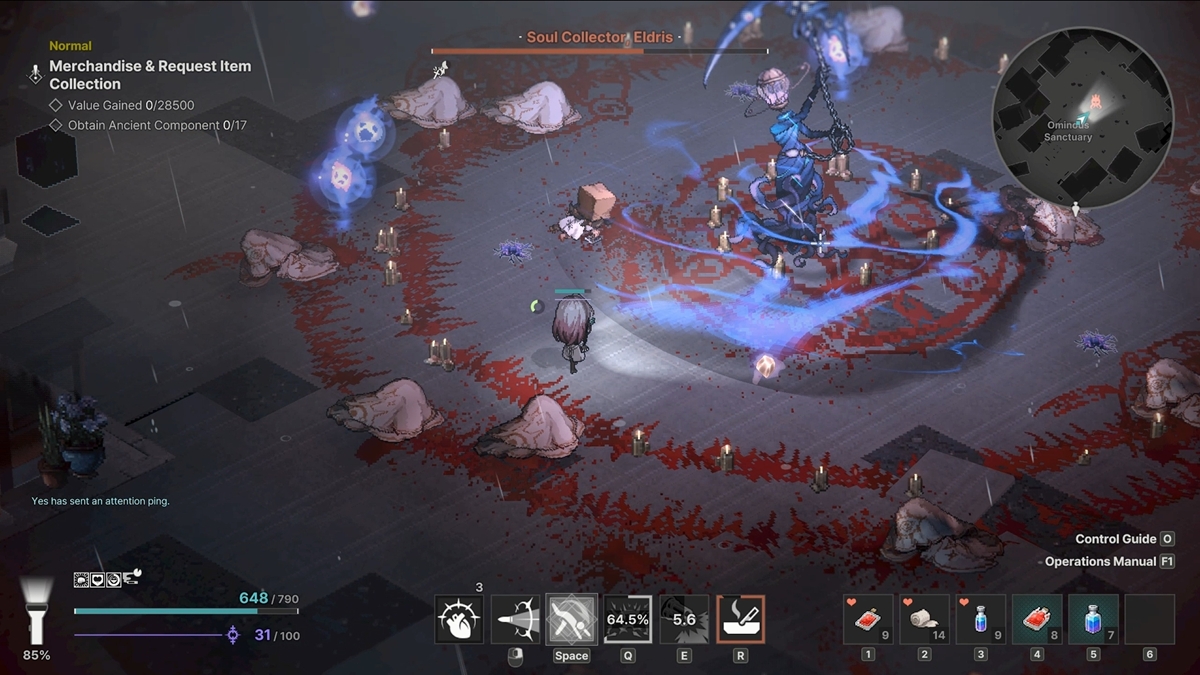The width and height of the screenshot is (1200, 675).
Task: Open the Merchandise & Request Item Collection tracker
Action: [x=150, y=75]
